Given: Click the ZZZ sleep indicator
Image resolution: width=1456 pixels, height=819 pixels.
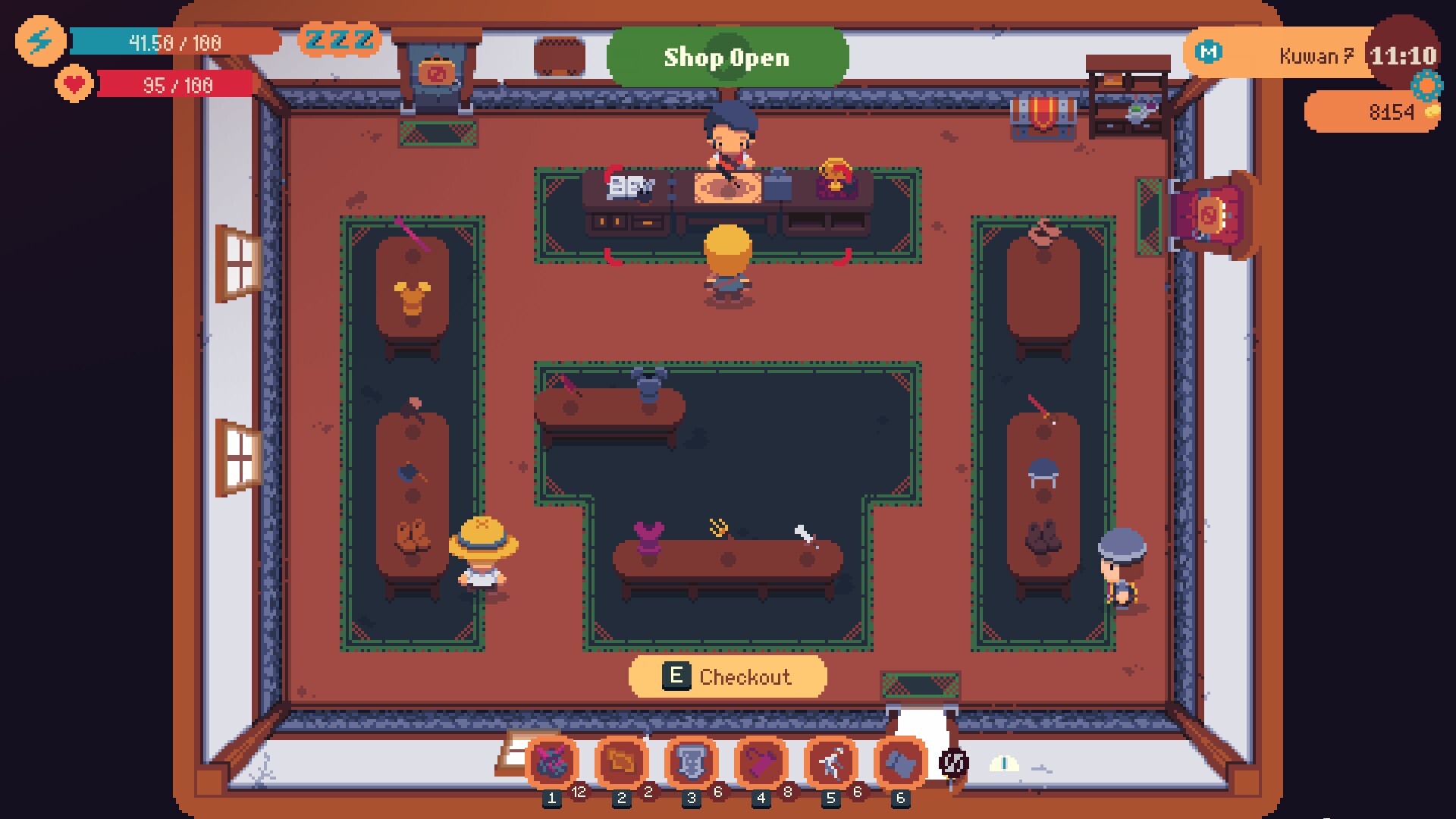Looking at the screenshot, I should click(x=339, y=41).
